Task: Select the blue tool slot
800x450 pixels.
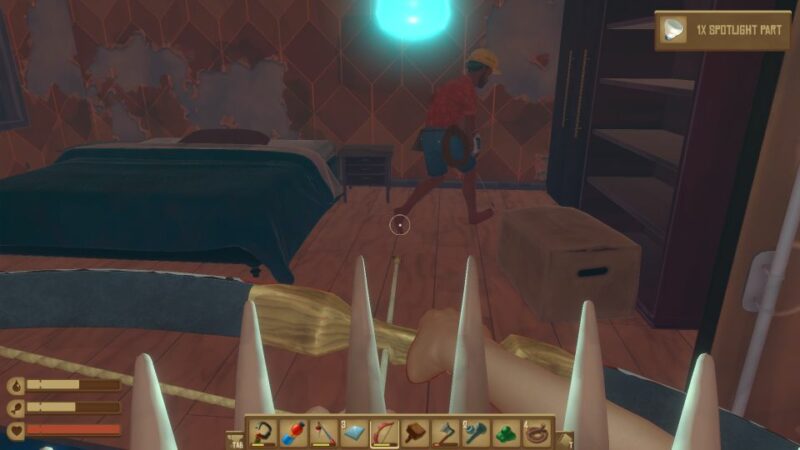Action: coord(474,433)
